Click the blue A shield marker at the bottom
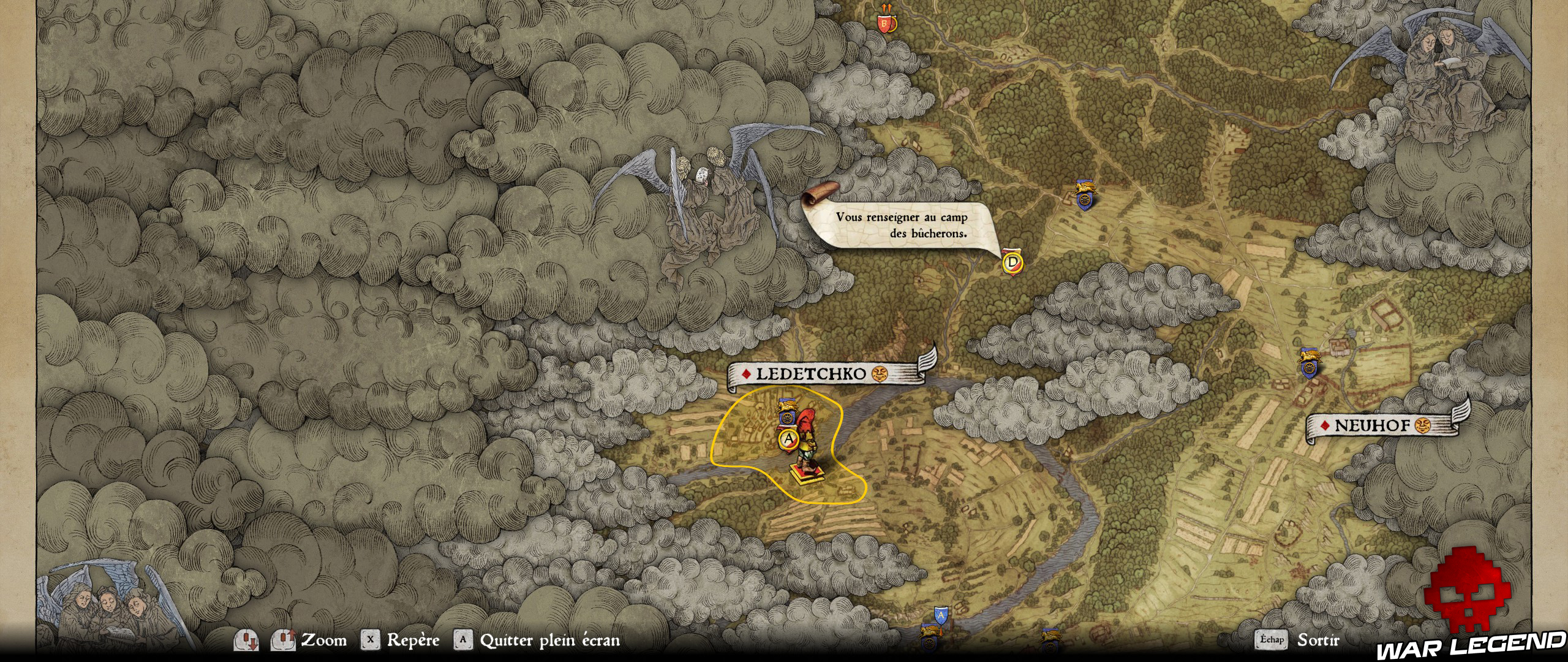 (x=941, y=615)
